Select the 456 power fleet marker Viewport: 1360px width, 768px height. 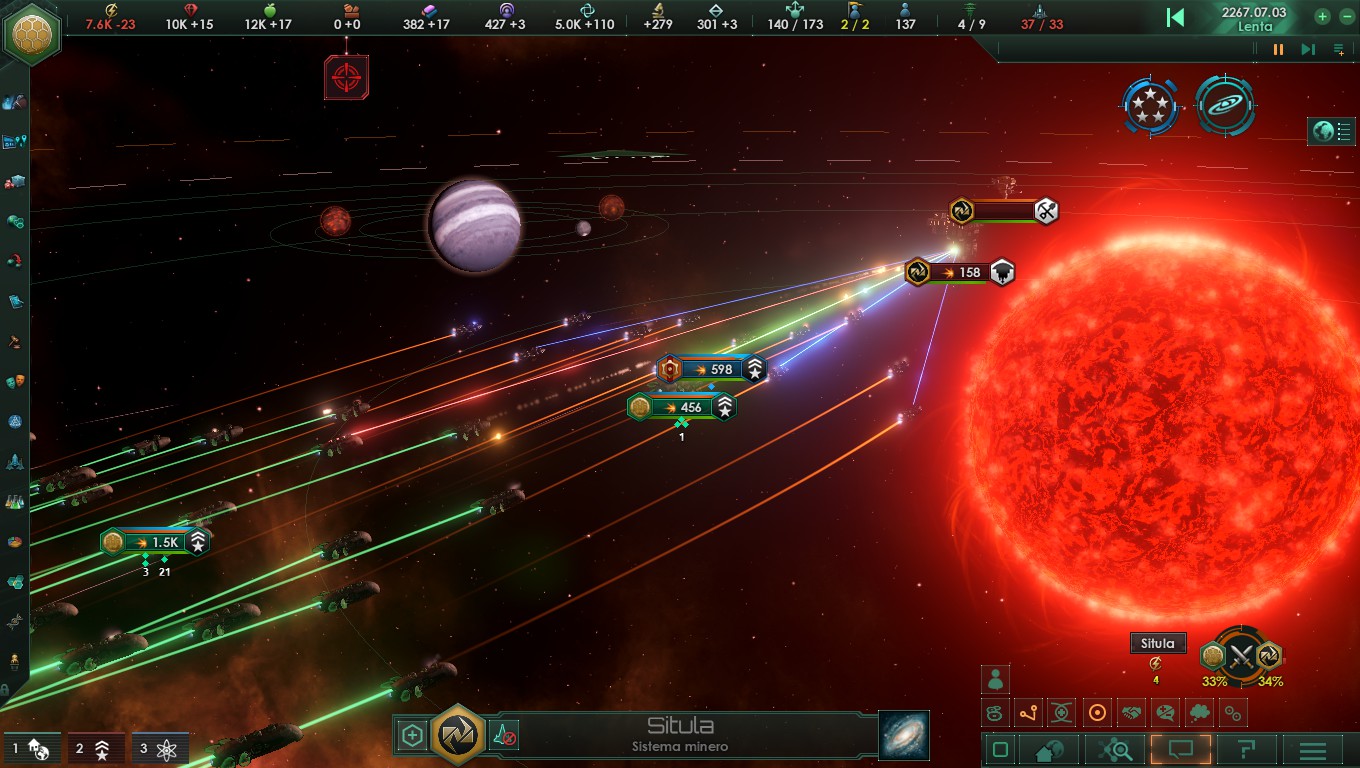pos(682,407)
